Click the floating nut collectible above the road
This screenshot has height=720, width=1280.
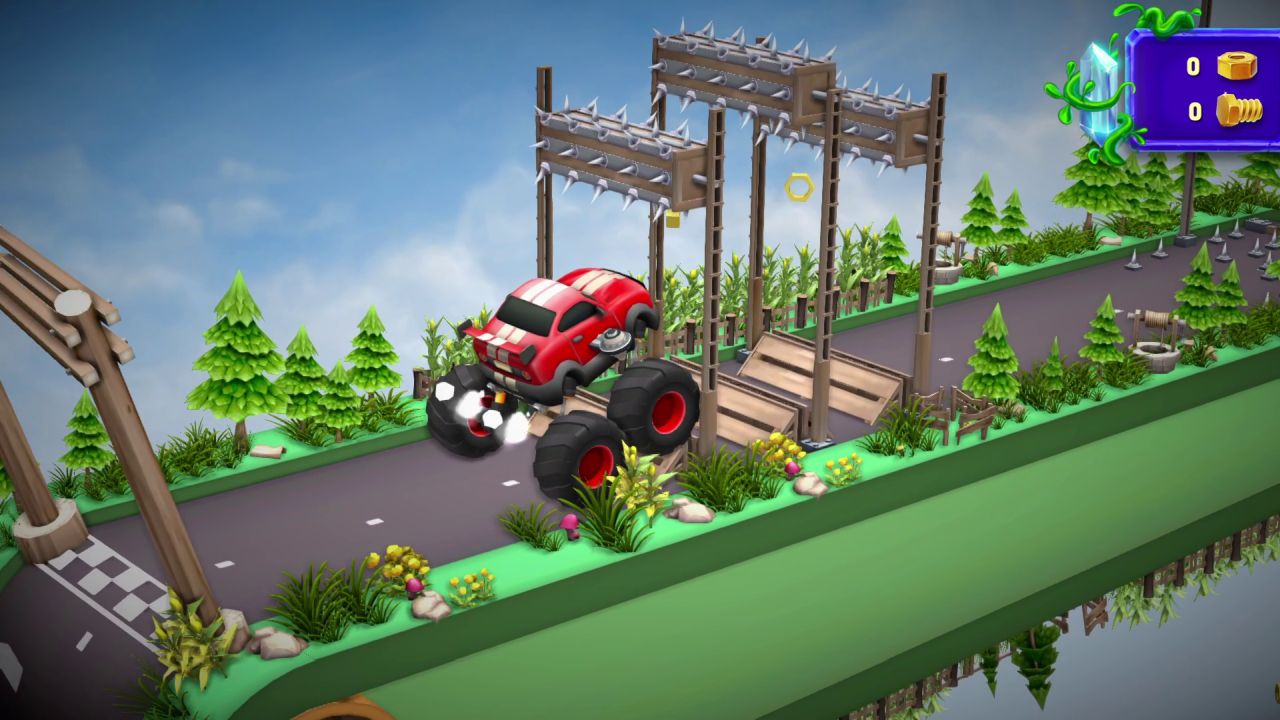(800, 185)
